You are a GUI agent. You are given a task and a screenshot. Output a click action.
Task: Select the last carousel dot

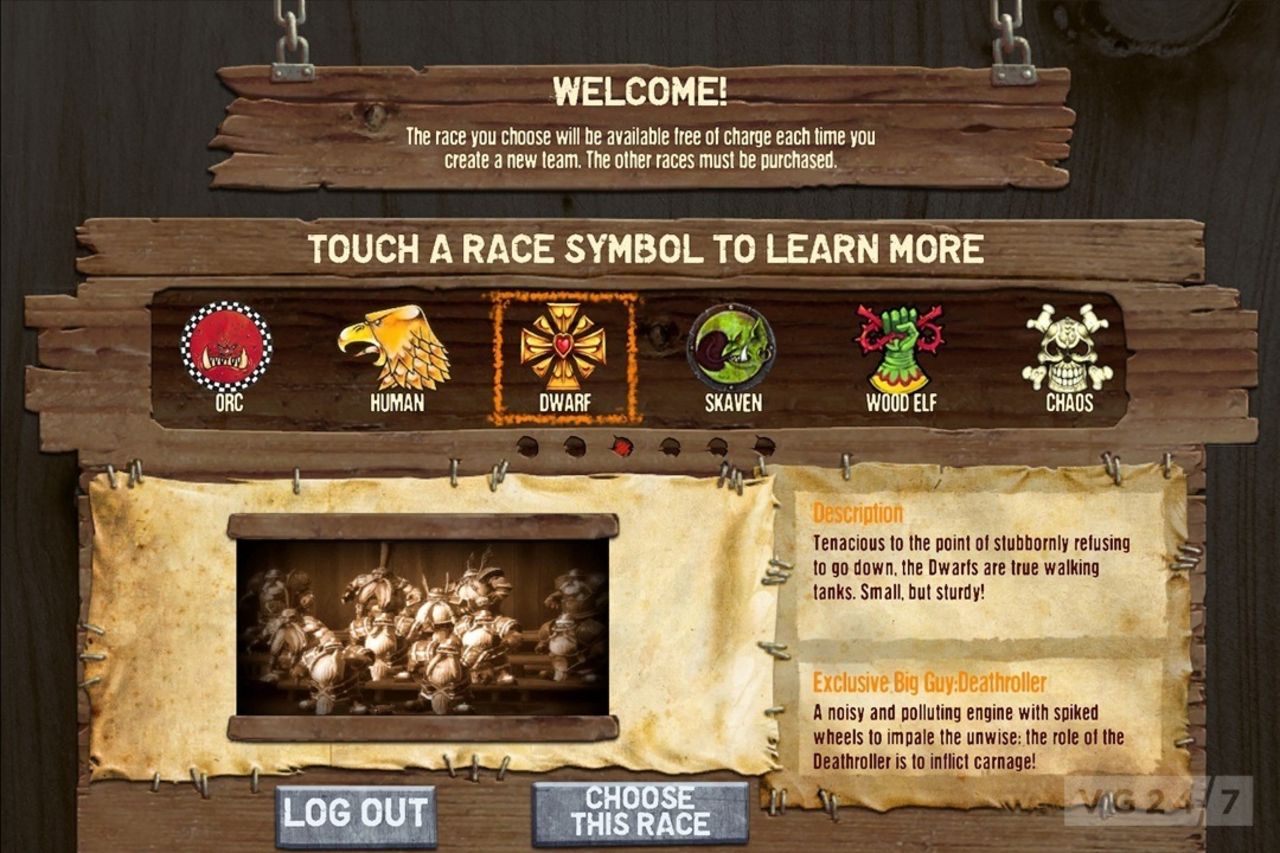tap(765, 447)
